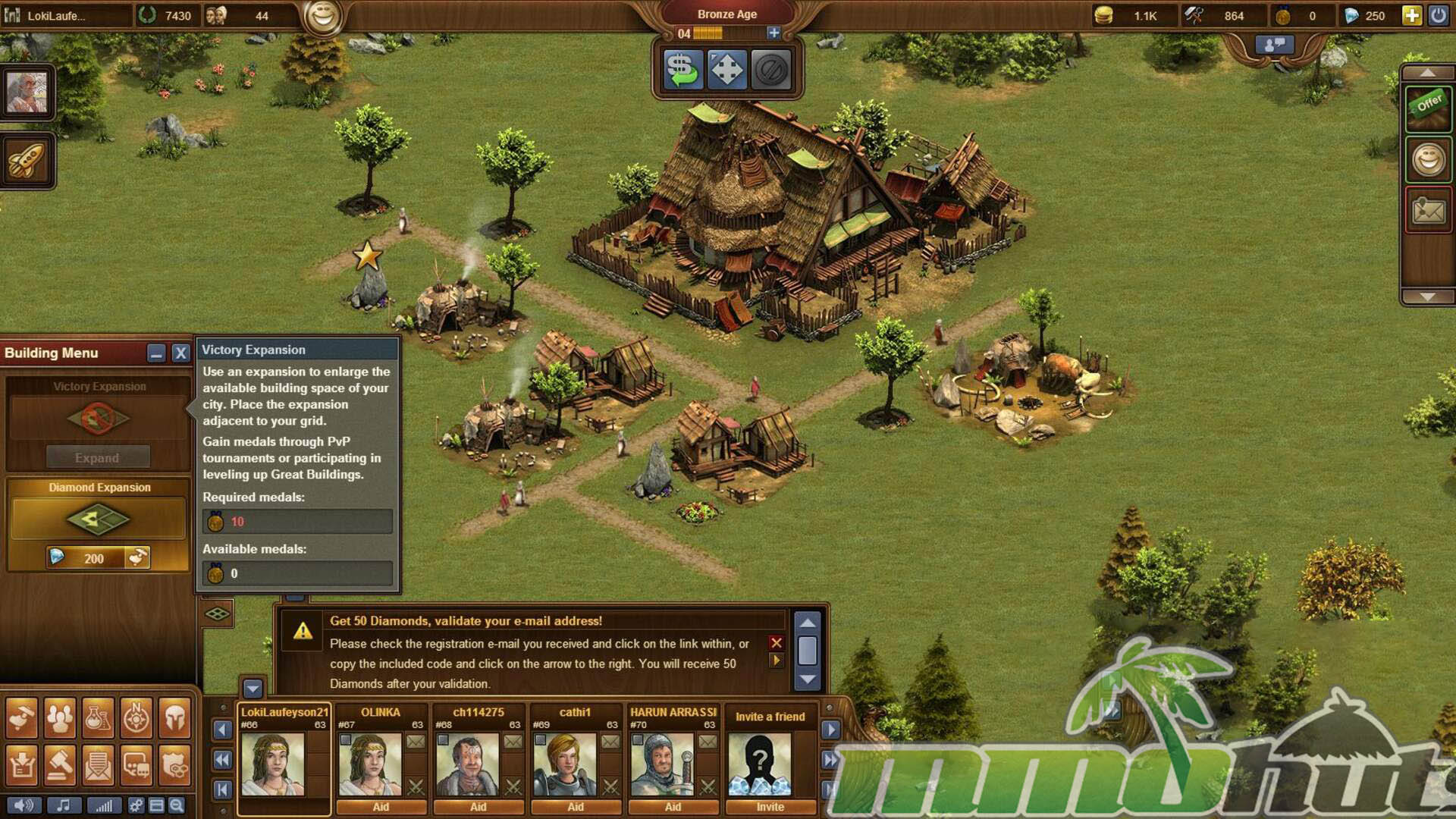Open the messages envelope letter

pos(98,764)
